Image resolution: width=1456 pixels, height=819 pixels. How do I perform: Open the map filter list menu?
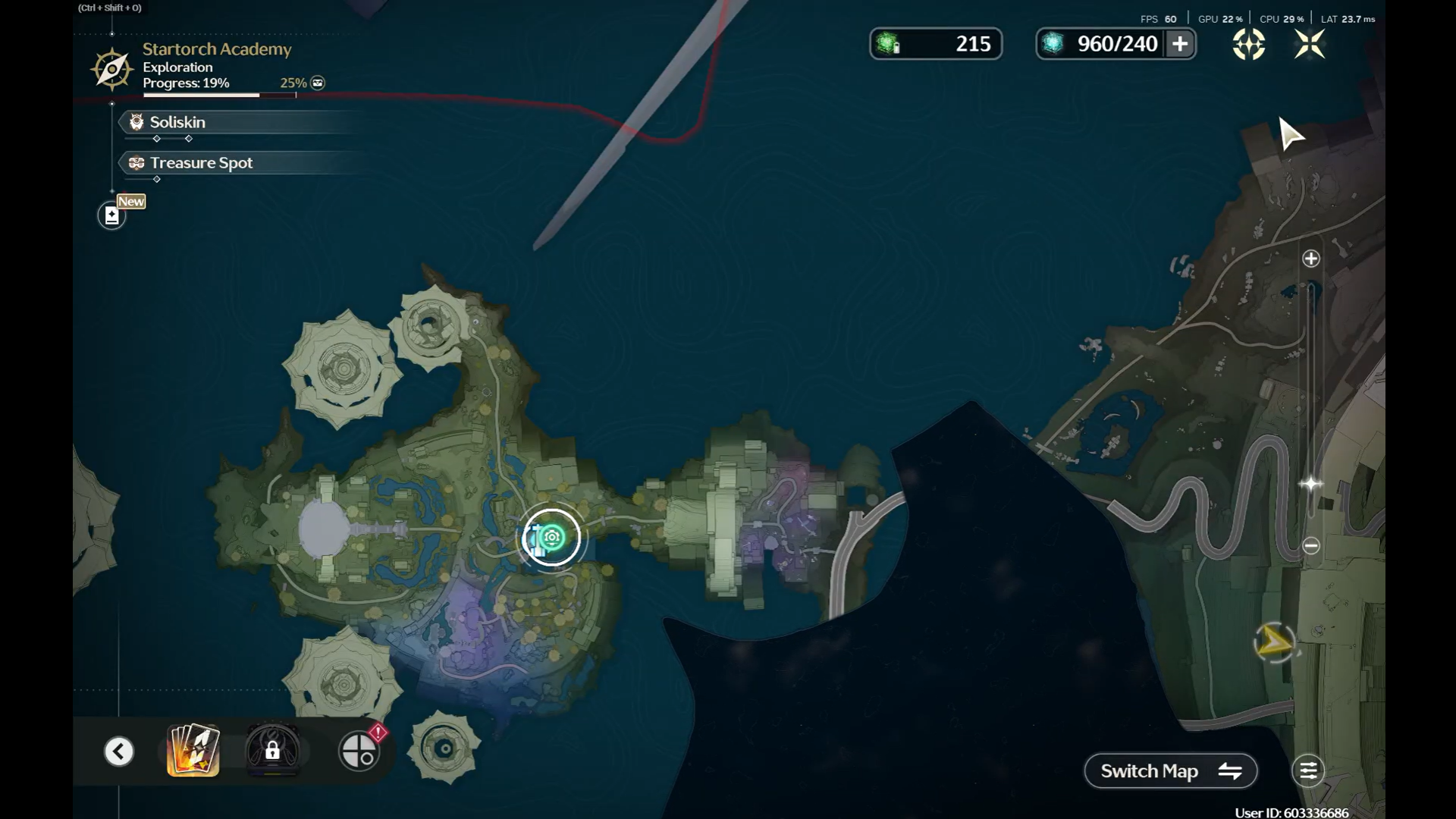tap(1308, 771)
